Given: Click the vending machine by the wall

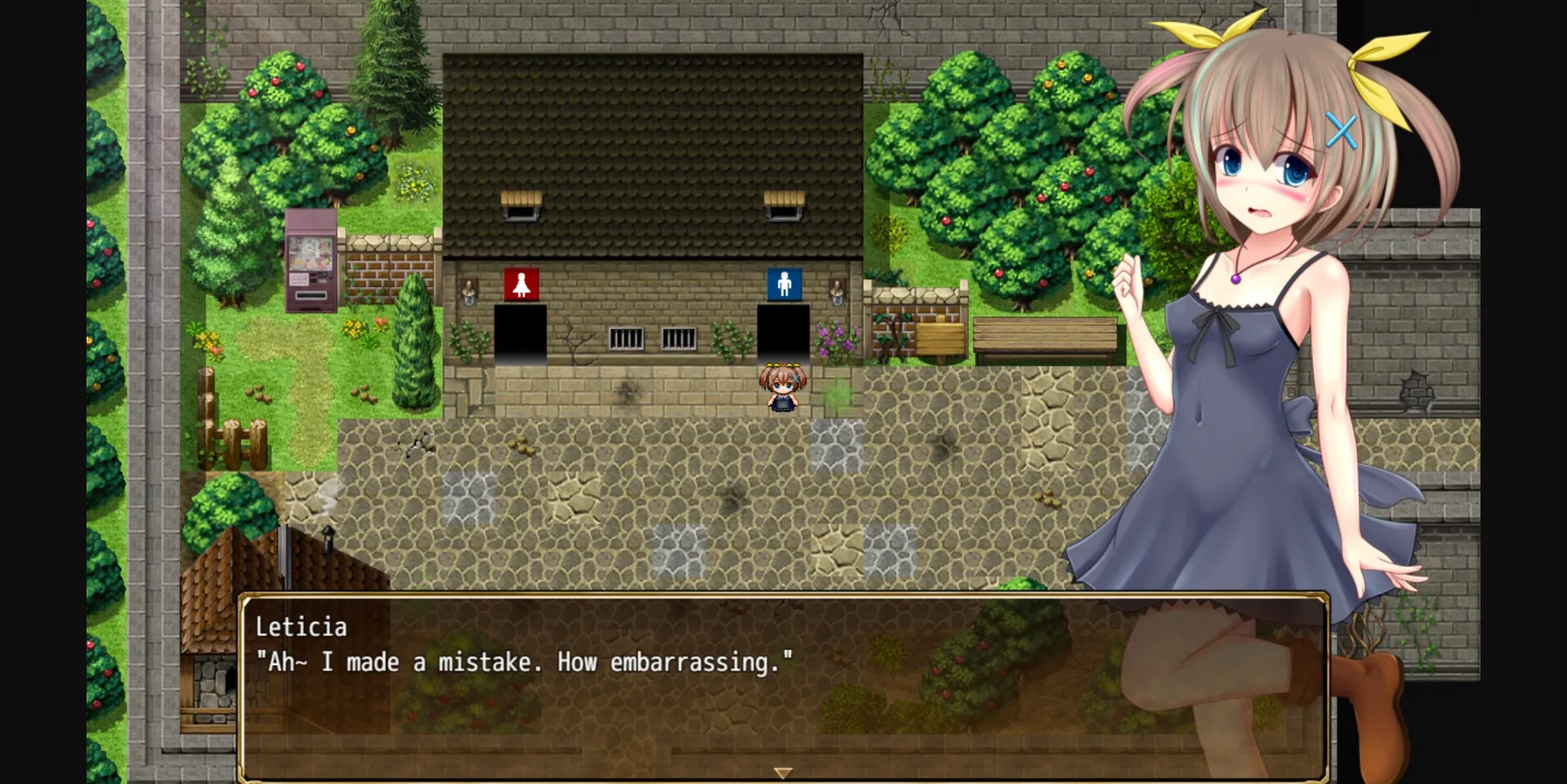Looking at the screenshot, I should 311,259.
